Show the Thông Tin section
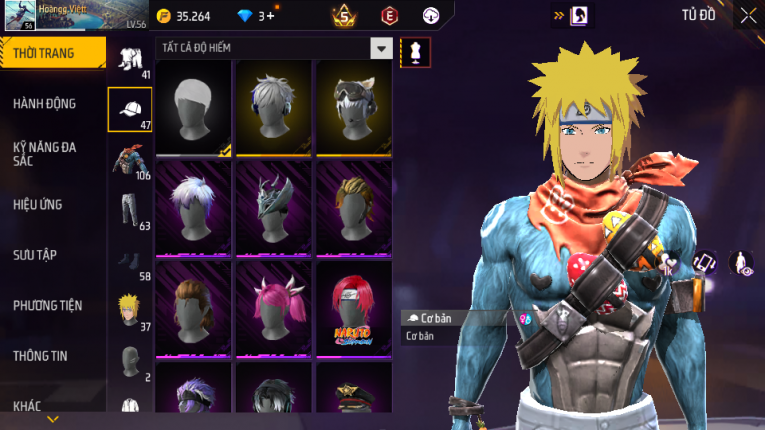This screenshot has width=765, height=430. (42, 355)
